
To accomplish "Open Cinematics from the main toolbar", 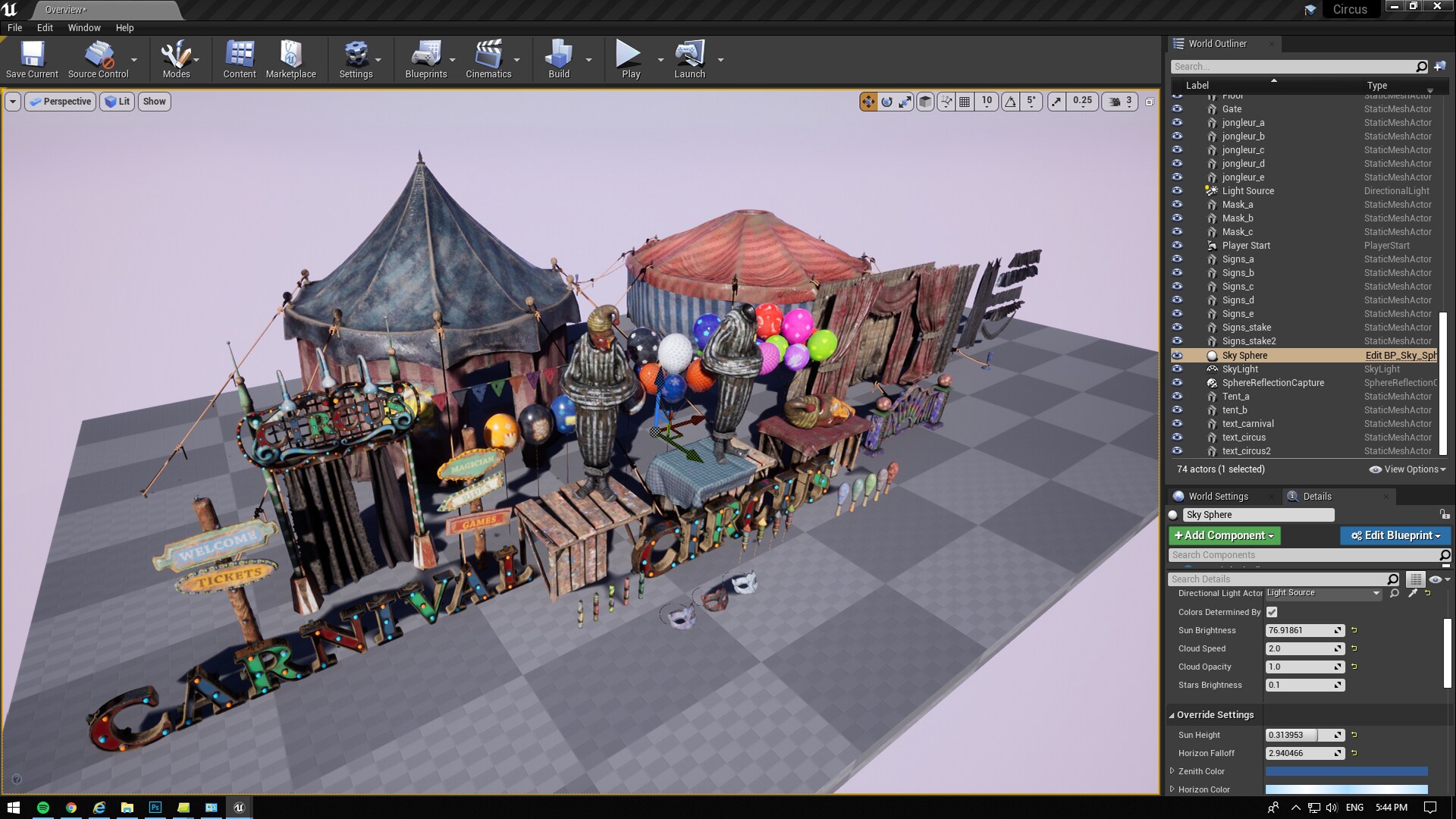I will [489, 59].
